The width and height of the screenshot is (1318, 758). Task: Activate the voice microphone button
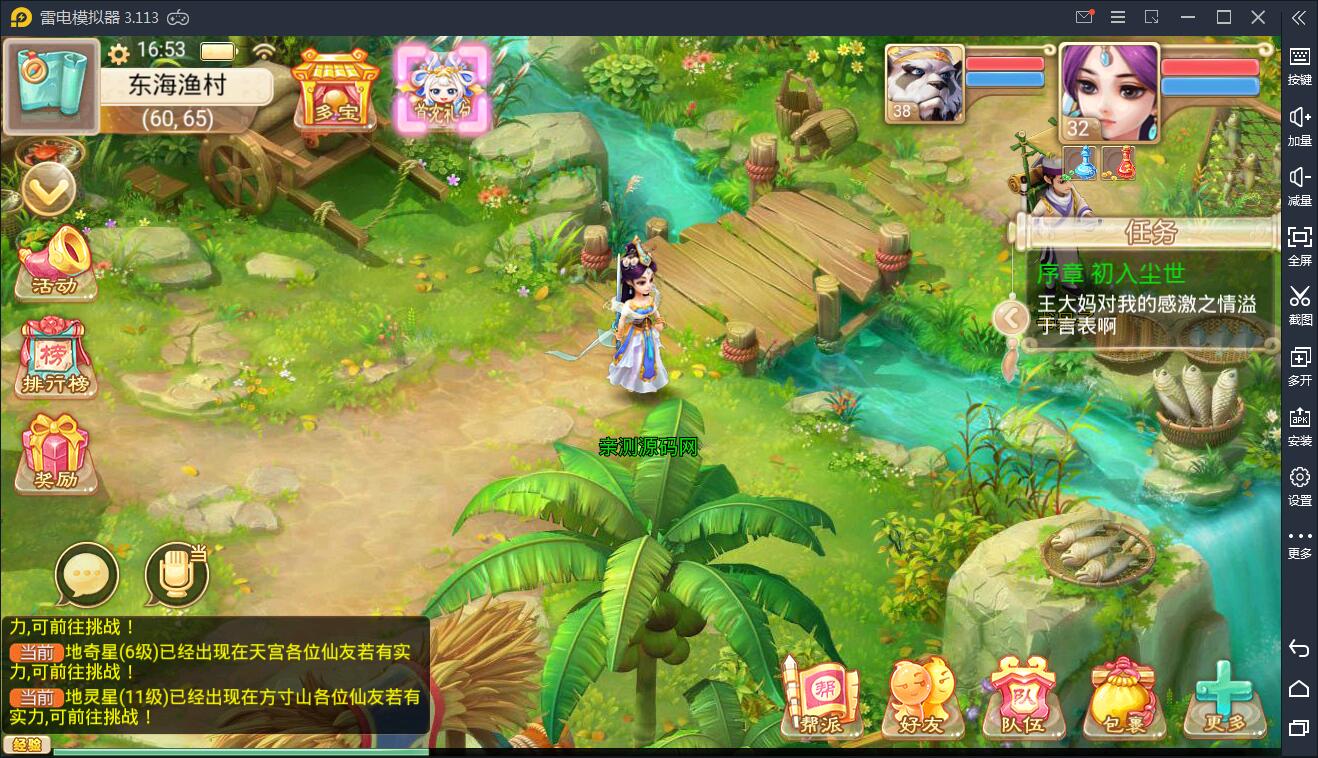[176, 576]
